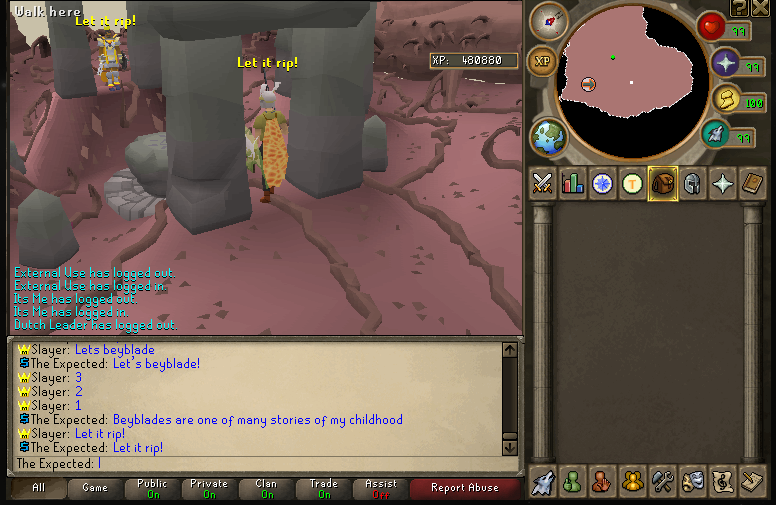The width and height of the screenshot is (776, 505).
Task: Close the game with the X button
Action: 760,8
